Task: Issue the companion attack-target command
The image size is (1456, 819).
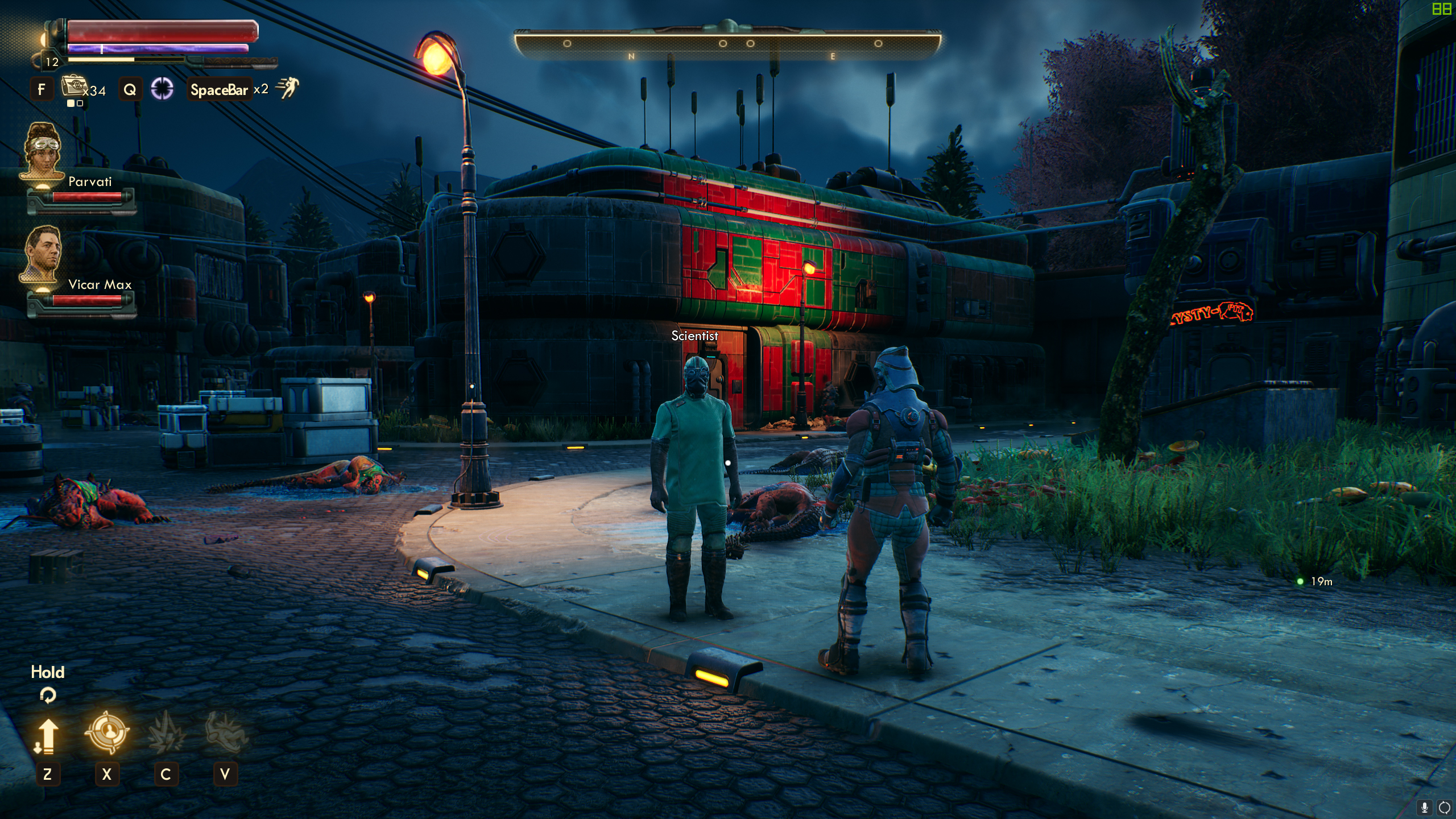Action: (107, 732)
